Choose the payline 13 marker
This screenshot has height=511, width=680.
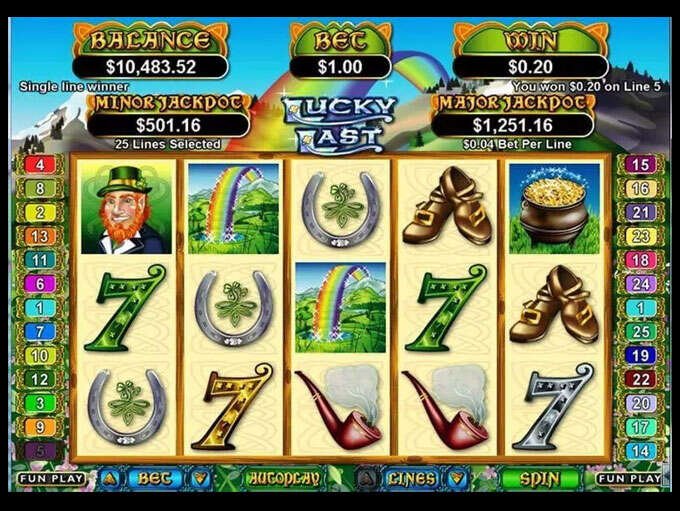39,236
